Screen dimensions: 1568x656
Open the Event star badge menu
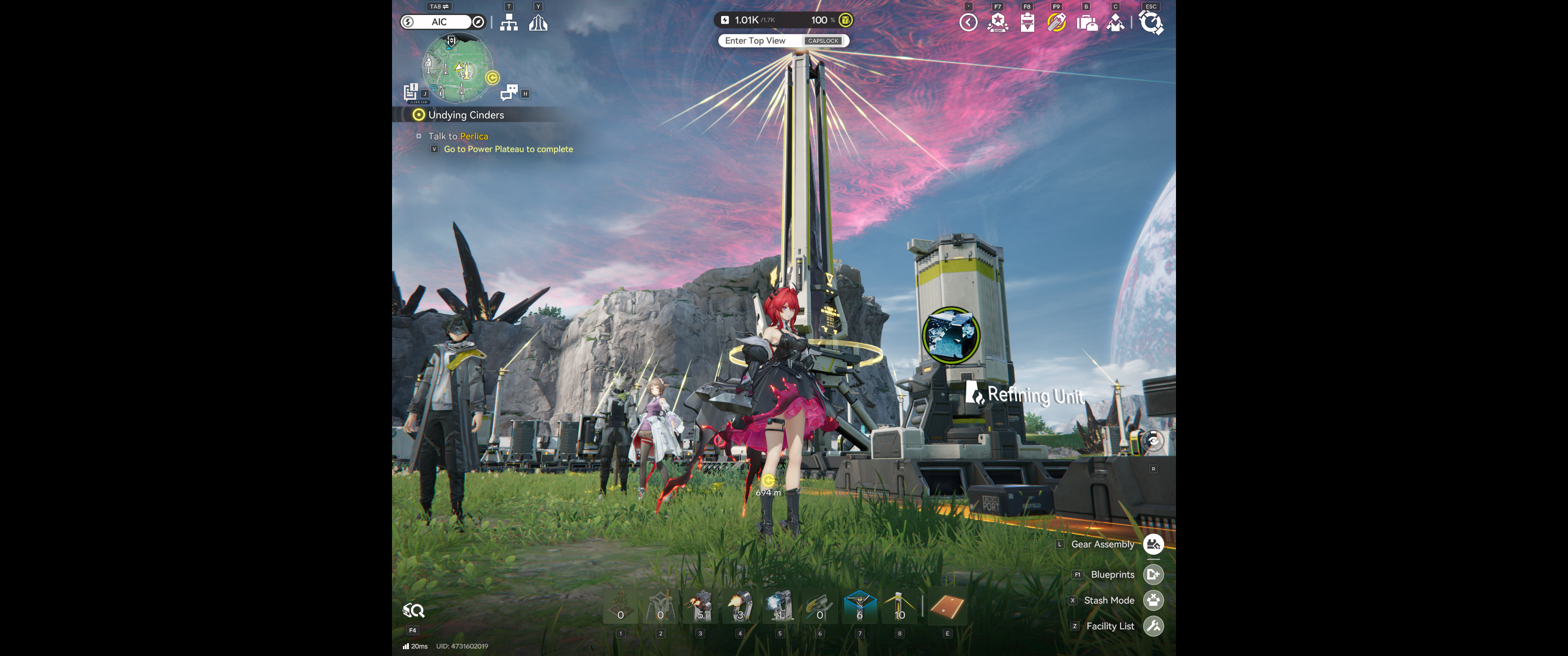[997, 22]
